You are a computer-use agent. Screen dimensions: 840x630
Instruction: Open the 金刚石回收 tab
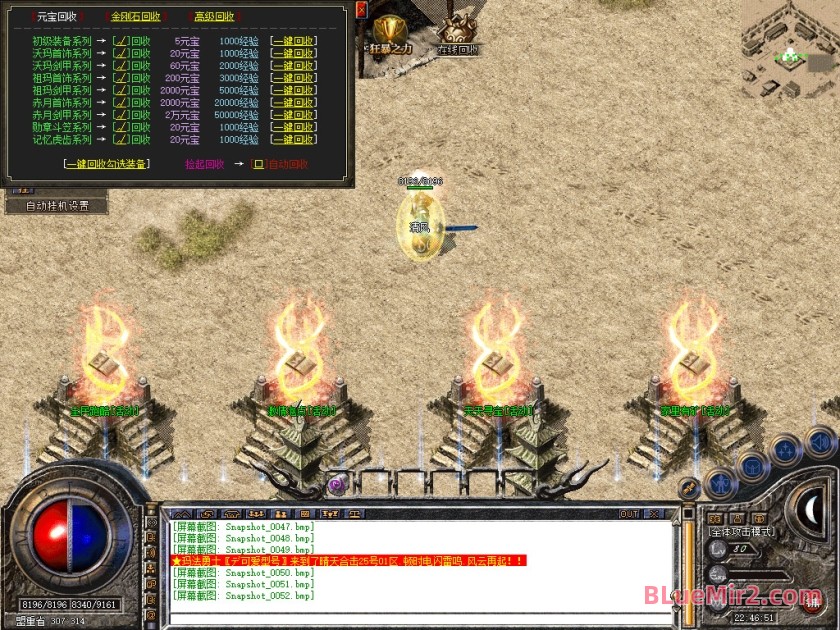[x=136, y=17]
